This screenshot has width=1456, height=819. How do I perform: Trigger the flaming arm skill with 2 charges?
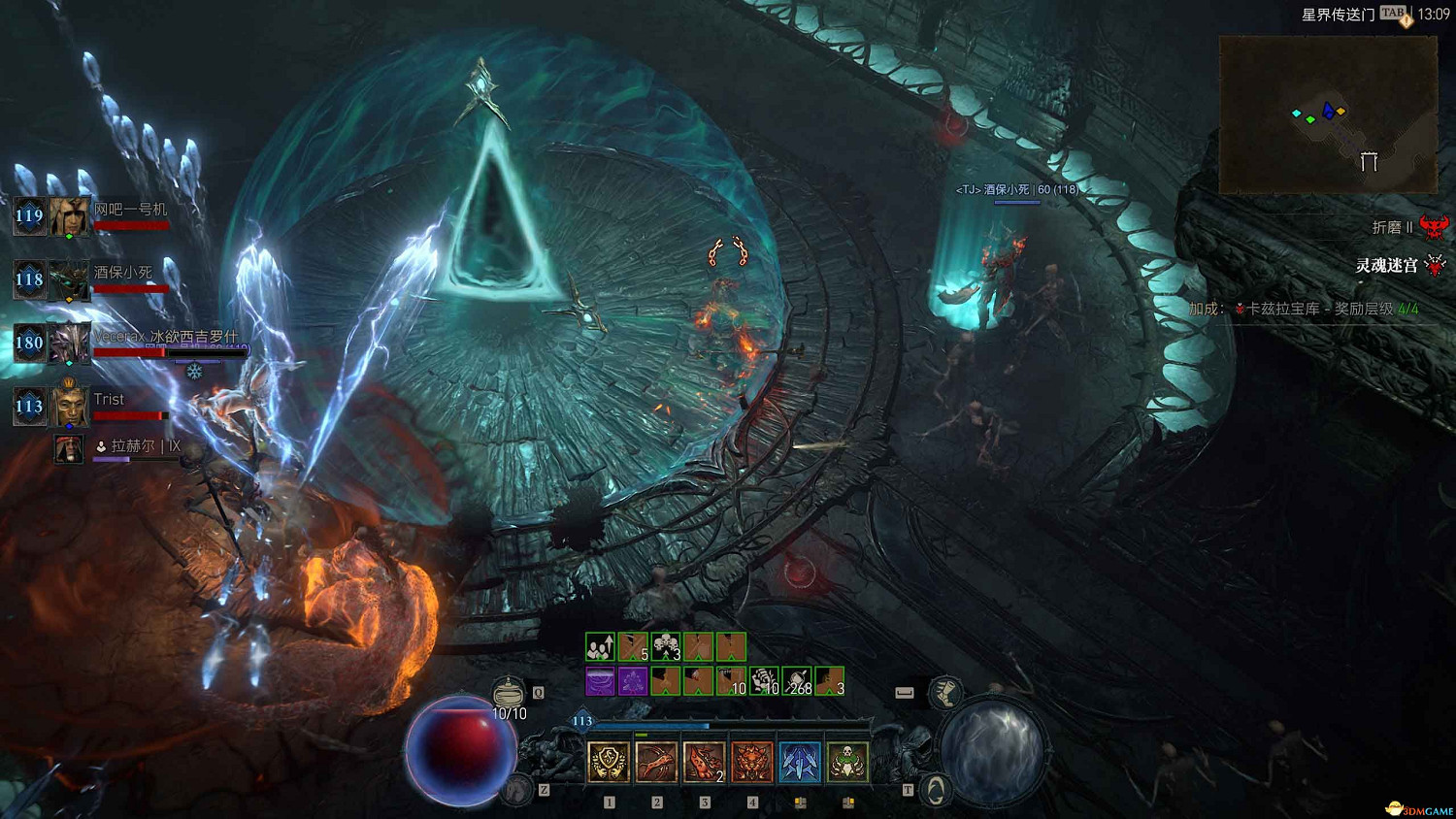pos(704,762)
